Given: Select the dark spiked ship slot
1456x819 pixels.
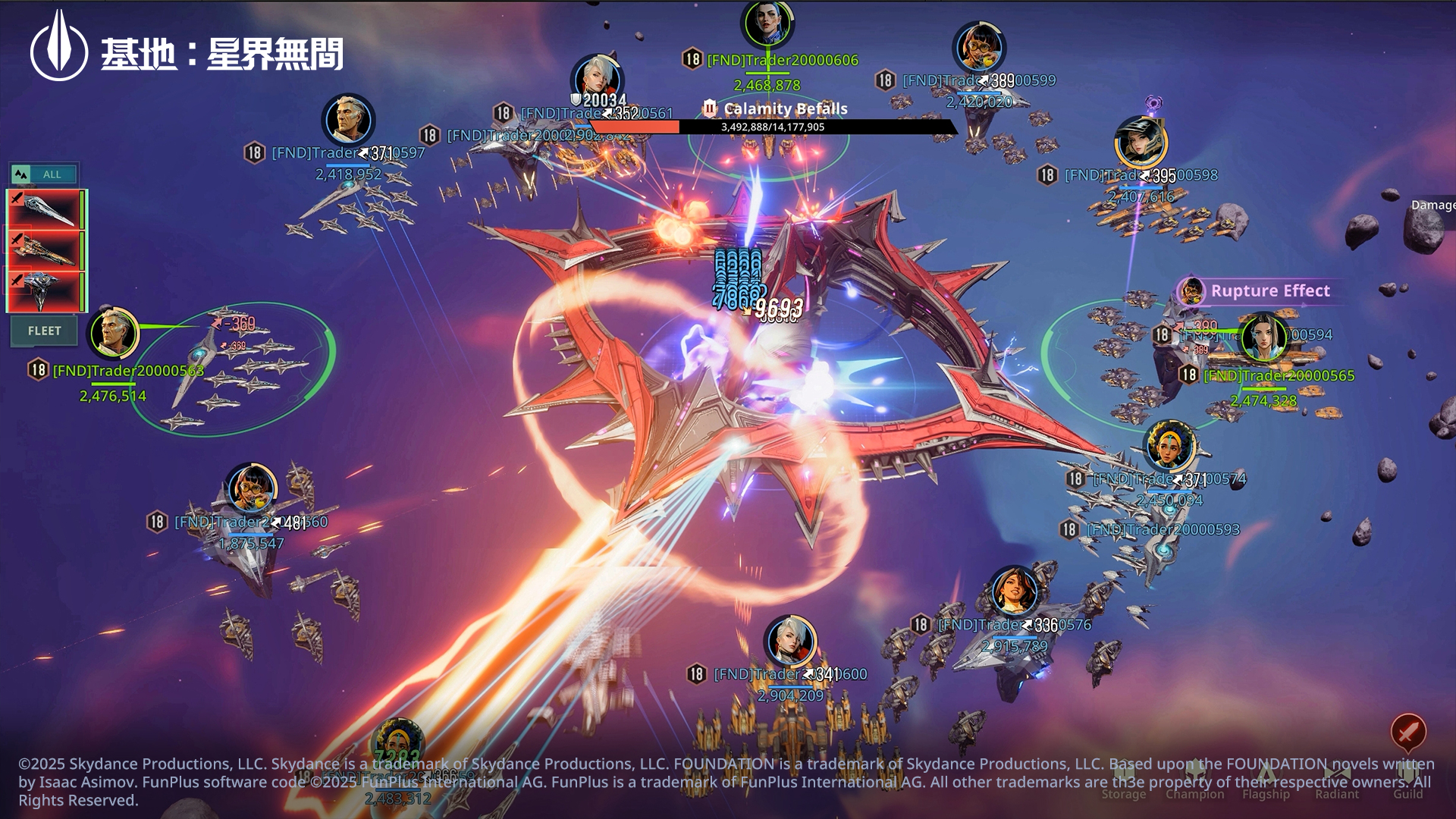Looking at the screenshot, I should (45, 290).
